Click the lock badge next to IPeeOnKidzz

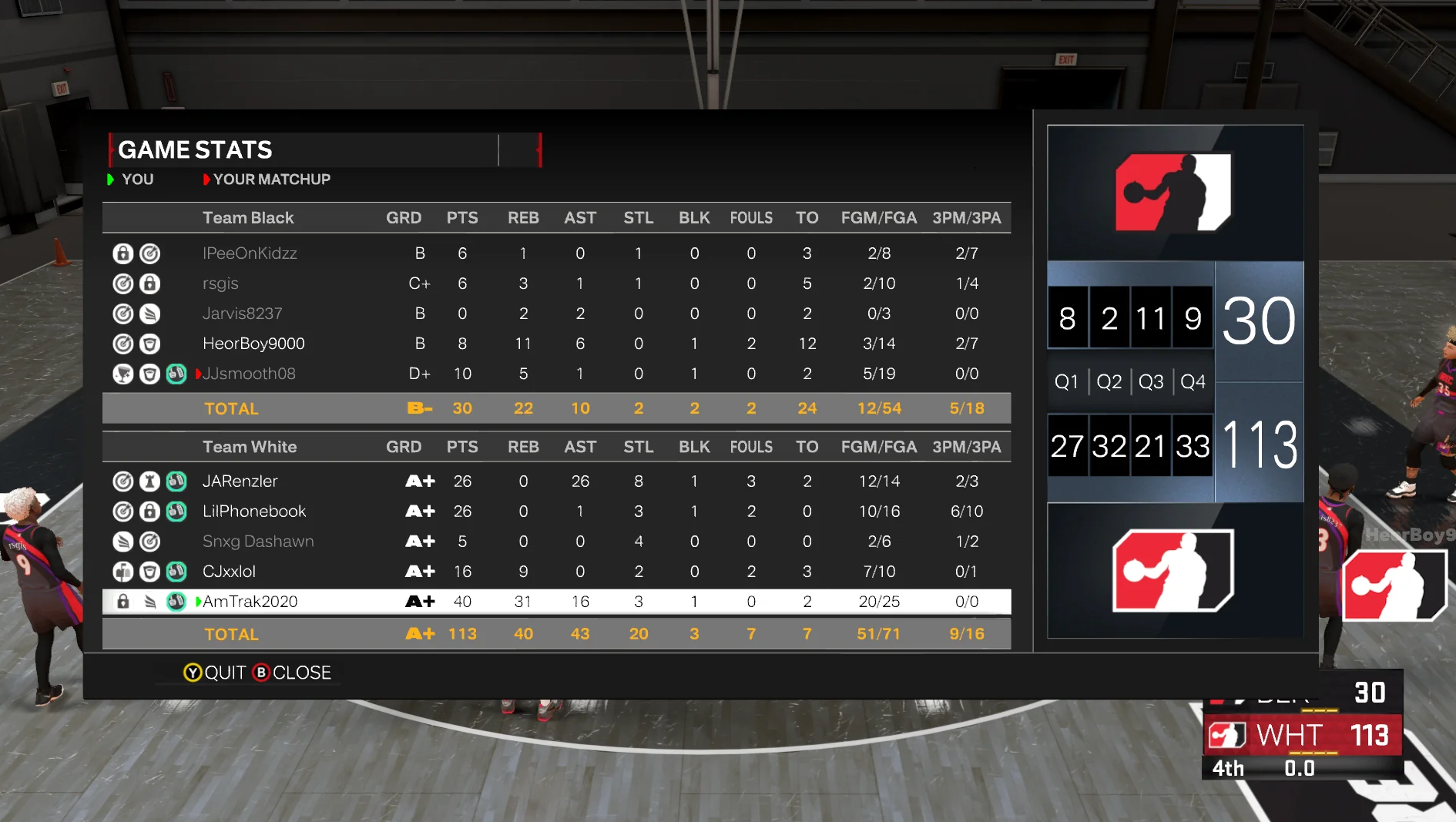coord(123,253)
